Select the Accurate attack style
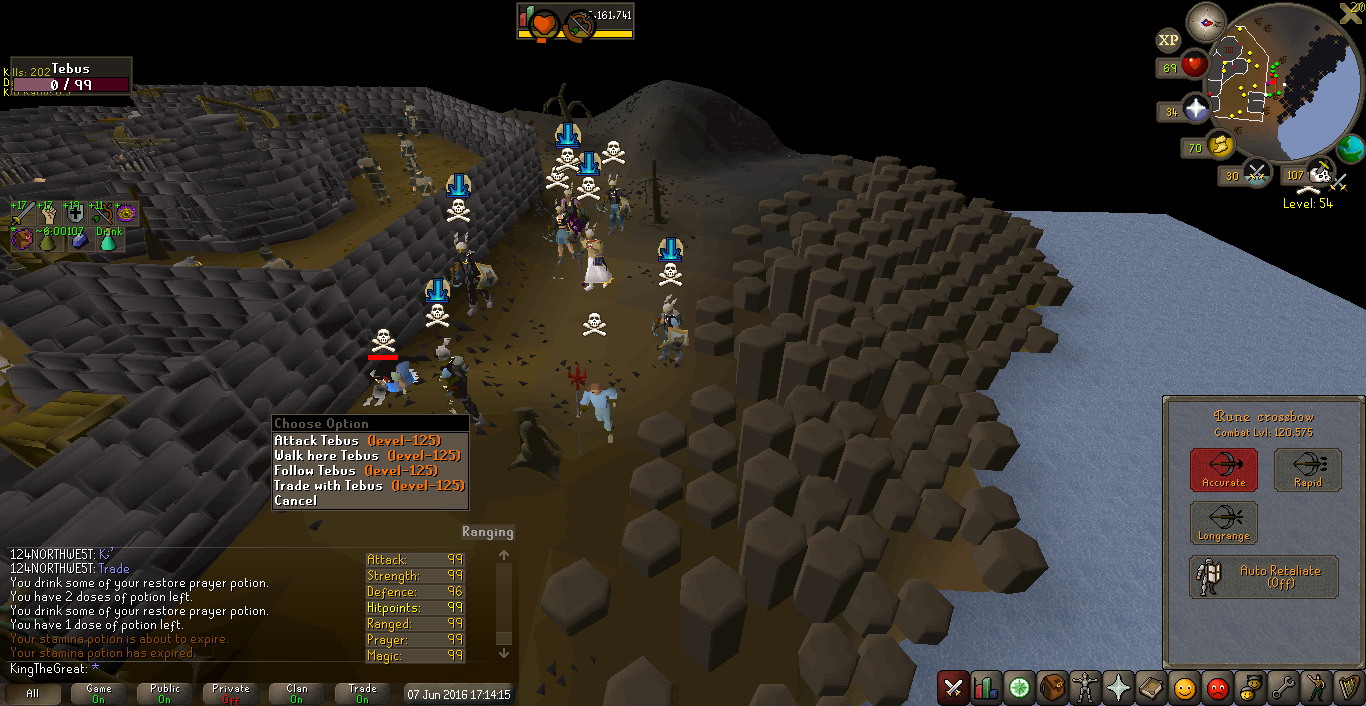The width and height of the screenshot is (1366, 706). 1223,469
